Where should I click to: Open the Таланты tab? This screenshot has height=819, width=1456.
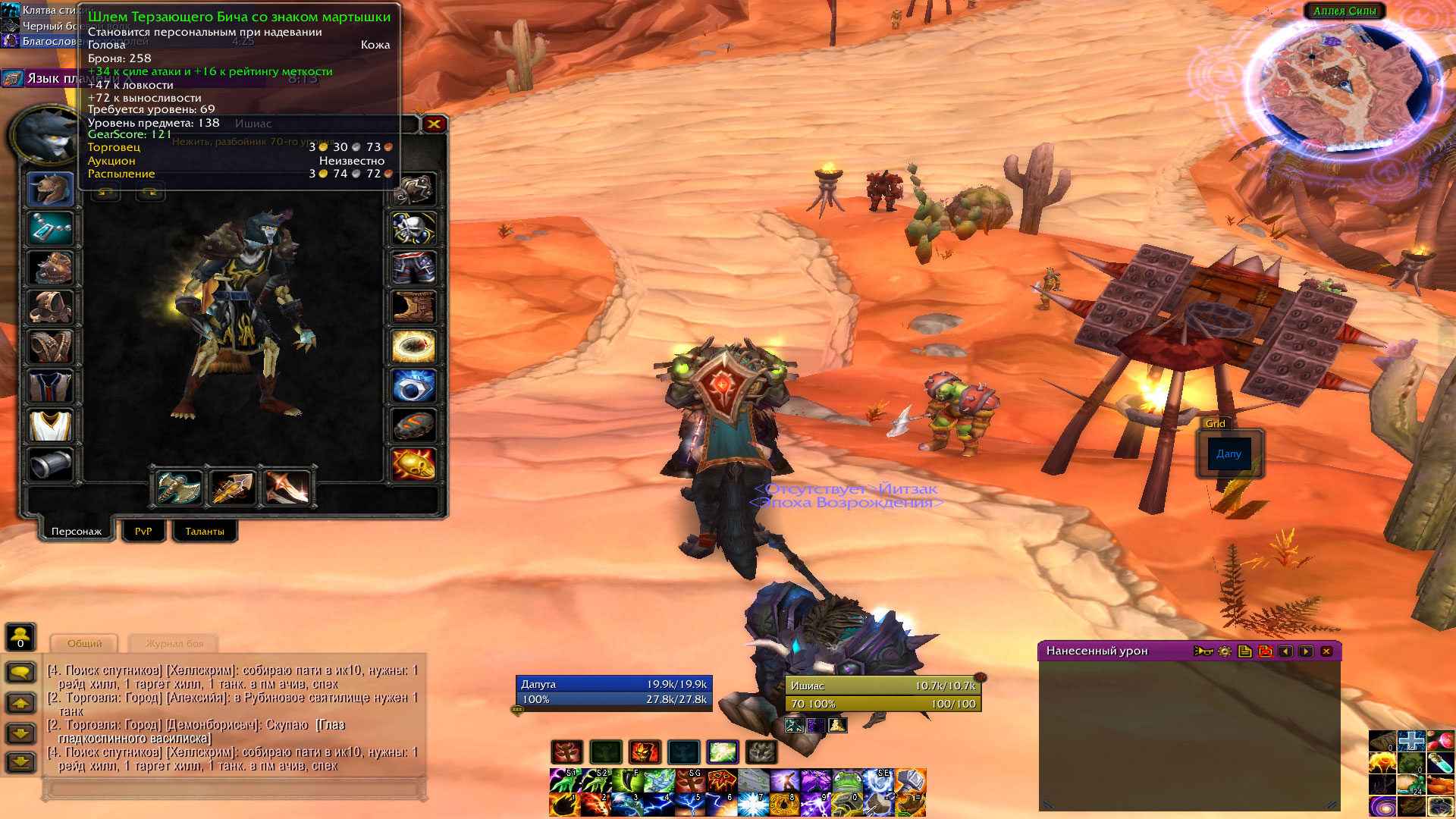click(205, 531)
